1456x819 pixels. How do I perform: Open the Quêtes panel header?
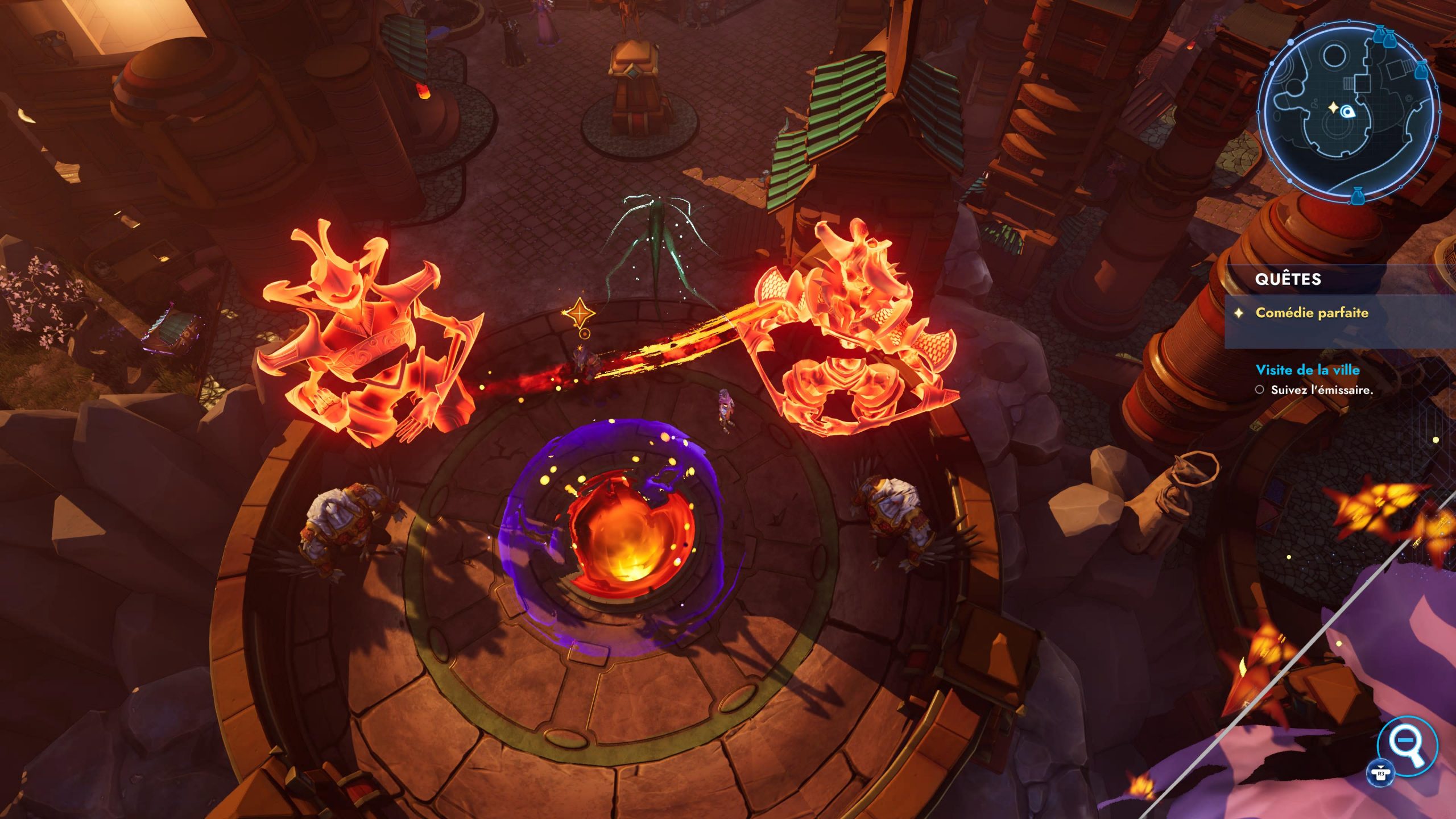pyautogui.click(x=1288, y=279)
